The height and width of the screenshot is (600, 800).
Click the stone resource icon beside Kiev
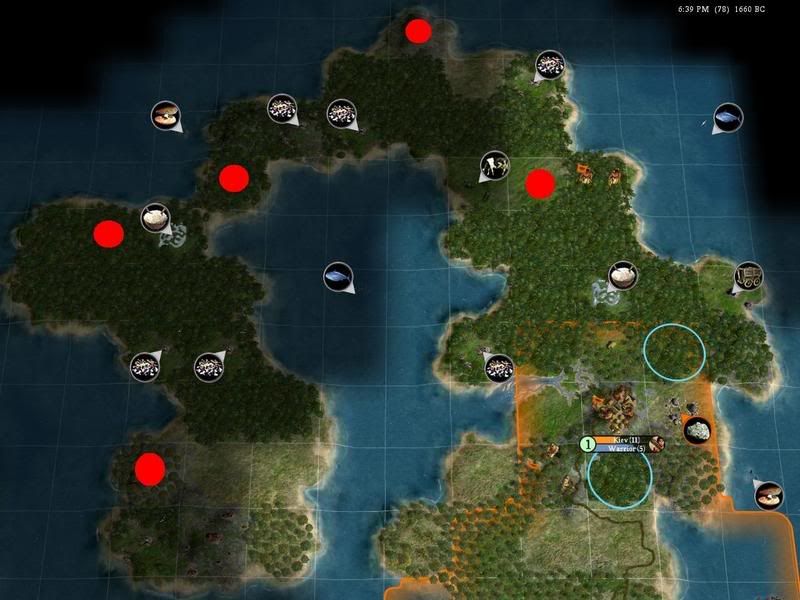click(x=697, y=430)
